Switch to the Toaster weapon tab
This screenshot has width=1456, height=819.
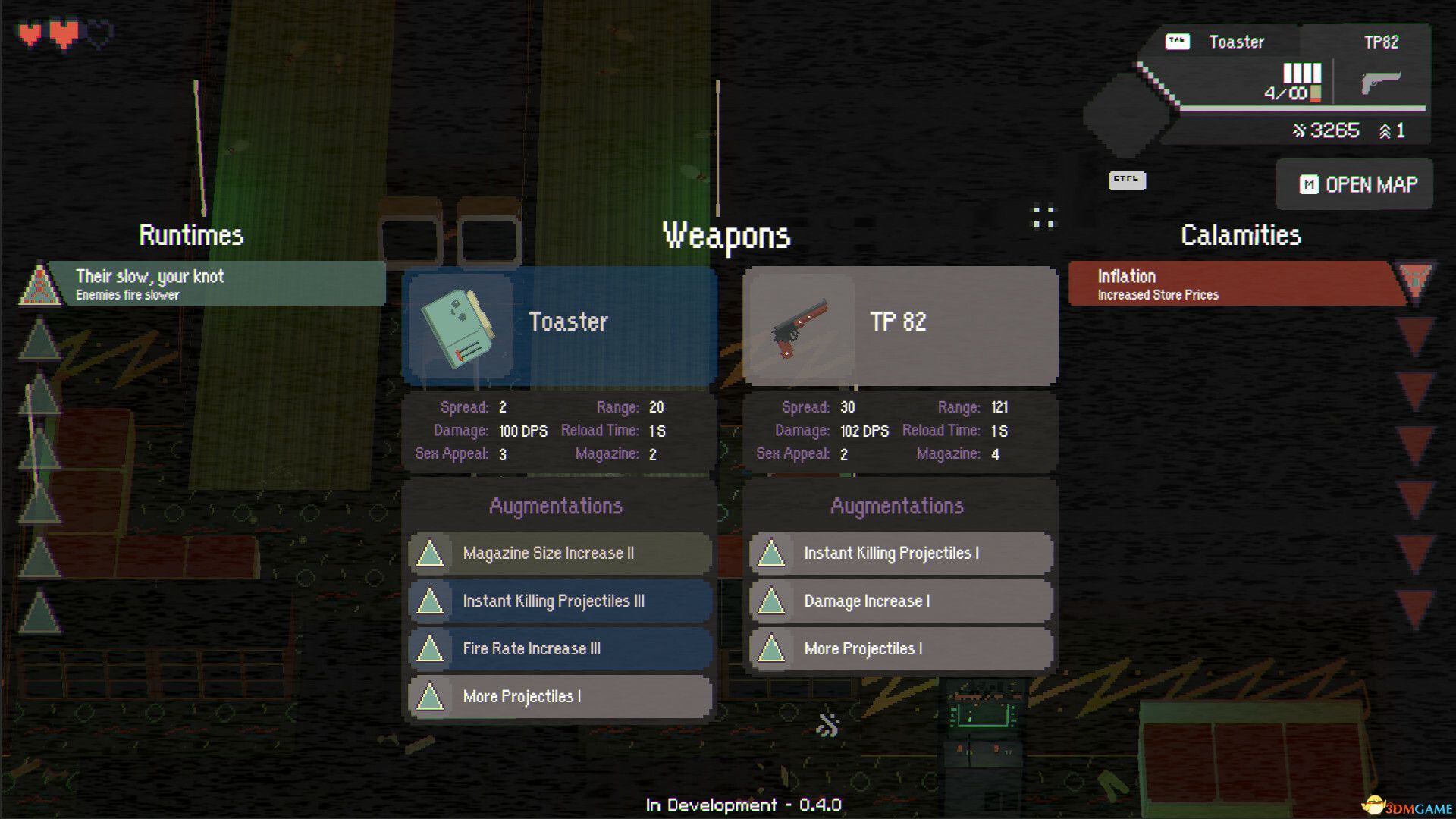coord(1237,42)
